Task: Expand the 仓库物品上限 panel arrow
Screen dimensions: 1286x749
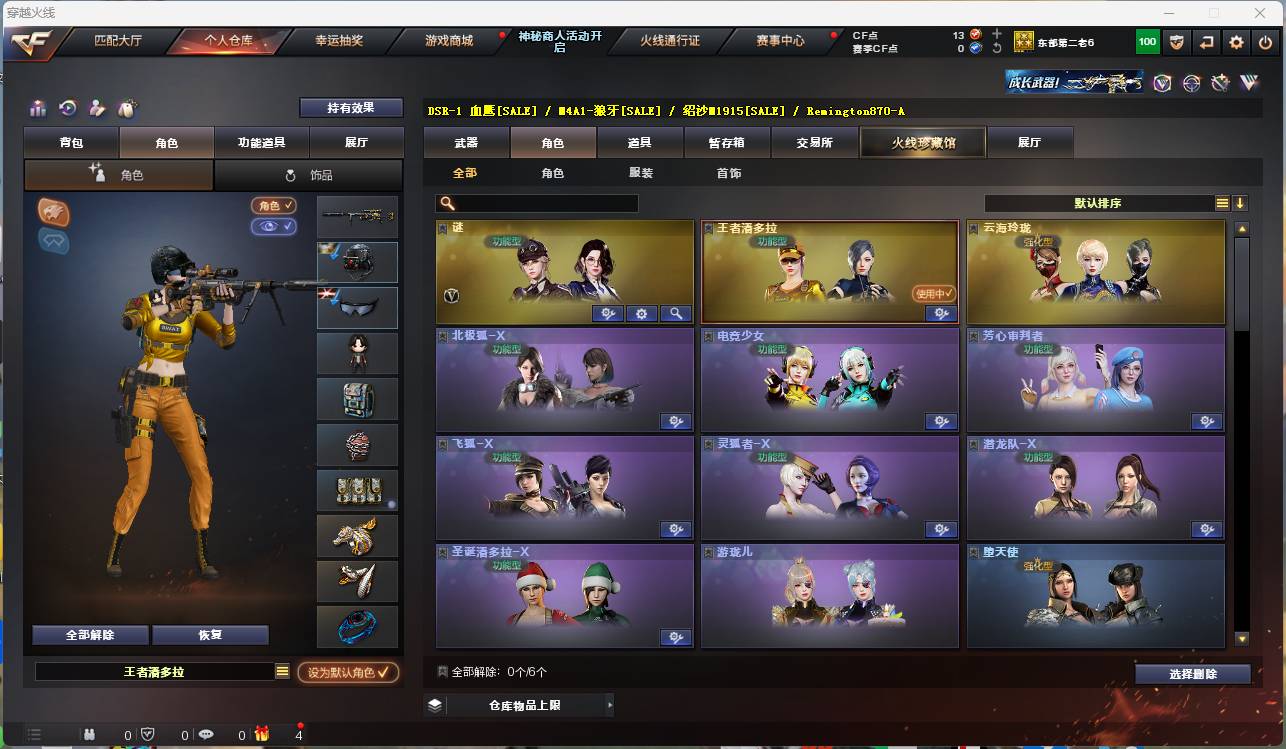Action: click(x=610, y=705)
